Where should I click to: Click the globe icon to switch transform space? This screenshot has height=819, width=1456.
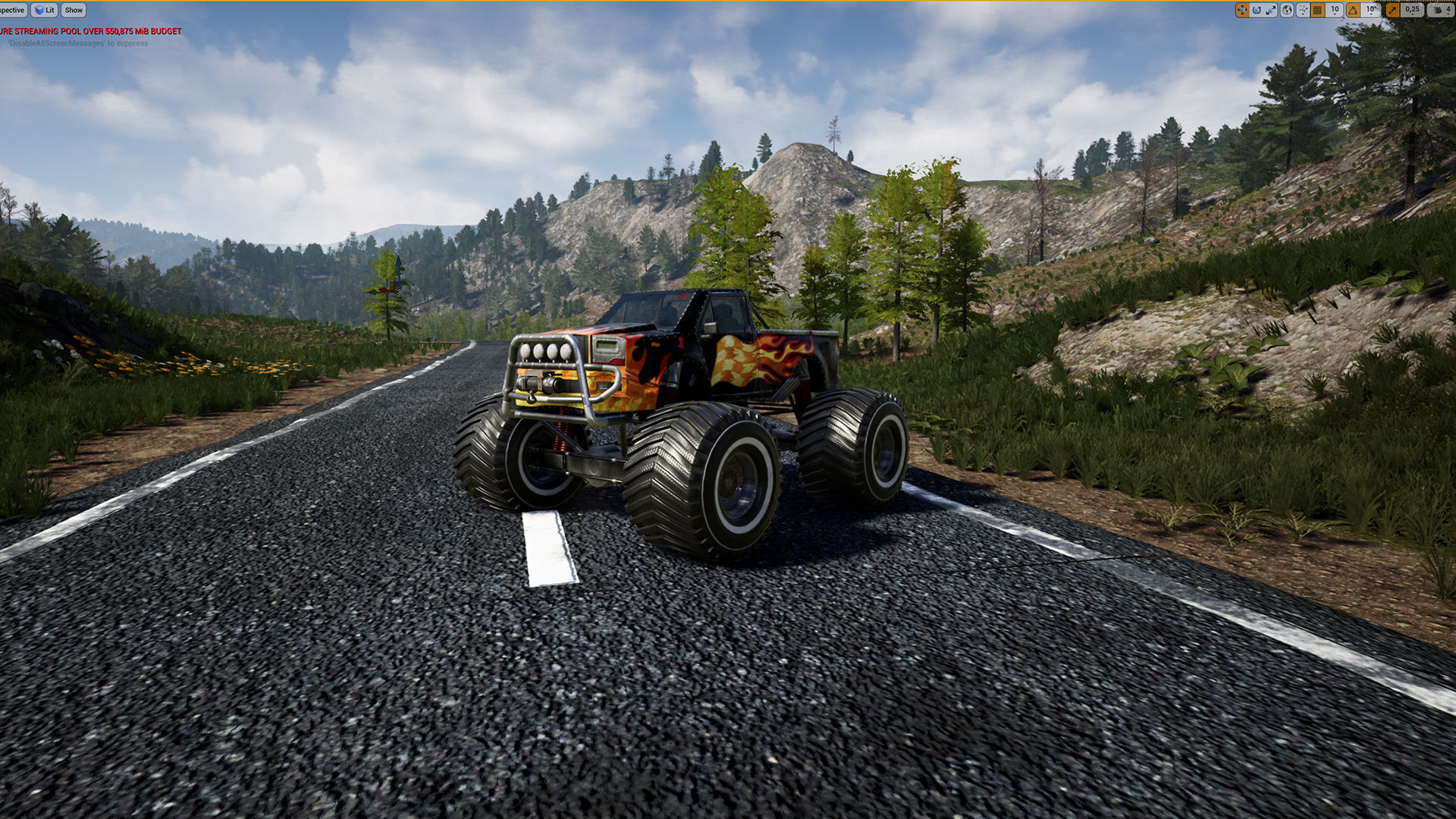[x=1288, y=10]
